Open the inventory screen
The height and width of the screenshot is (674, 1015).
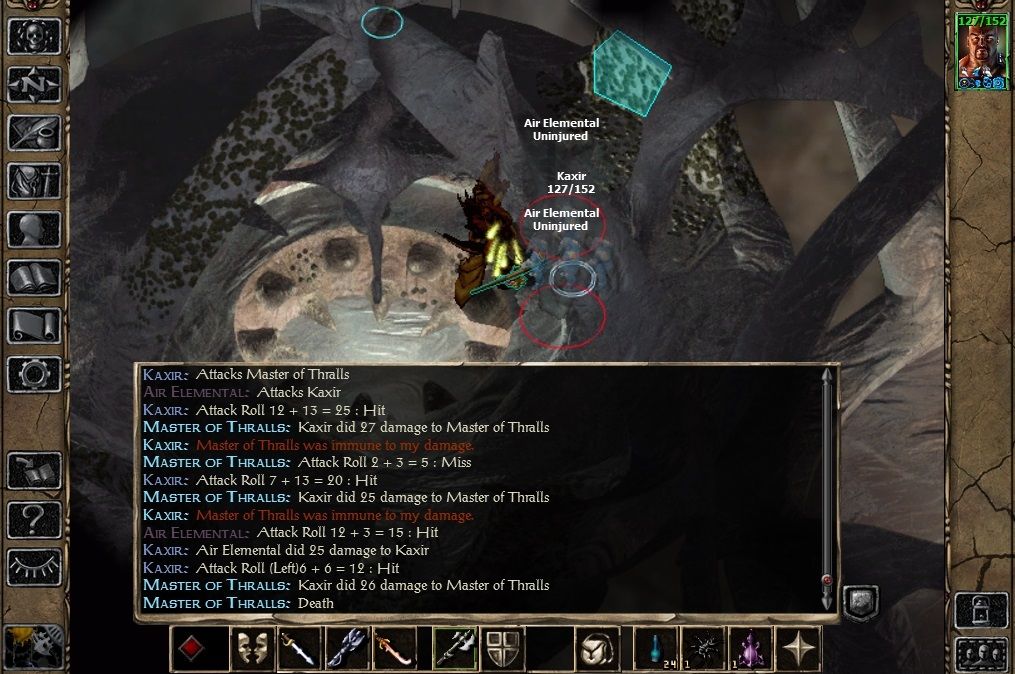(34, 181)
